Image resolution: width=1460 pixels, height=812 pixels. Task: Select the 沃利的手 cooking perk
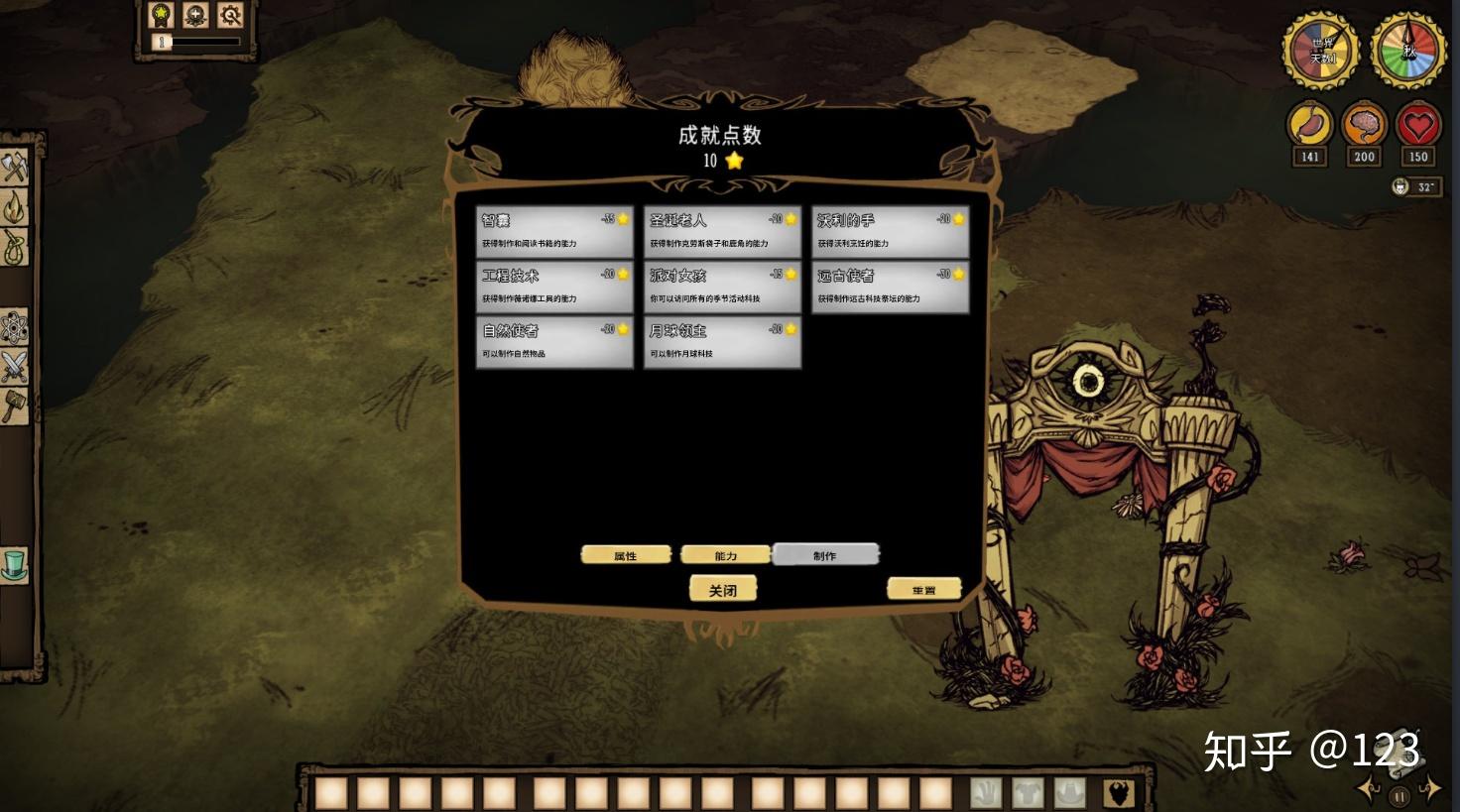pos(890,231)
